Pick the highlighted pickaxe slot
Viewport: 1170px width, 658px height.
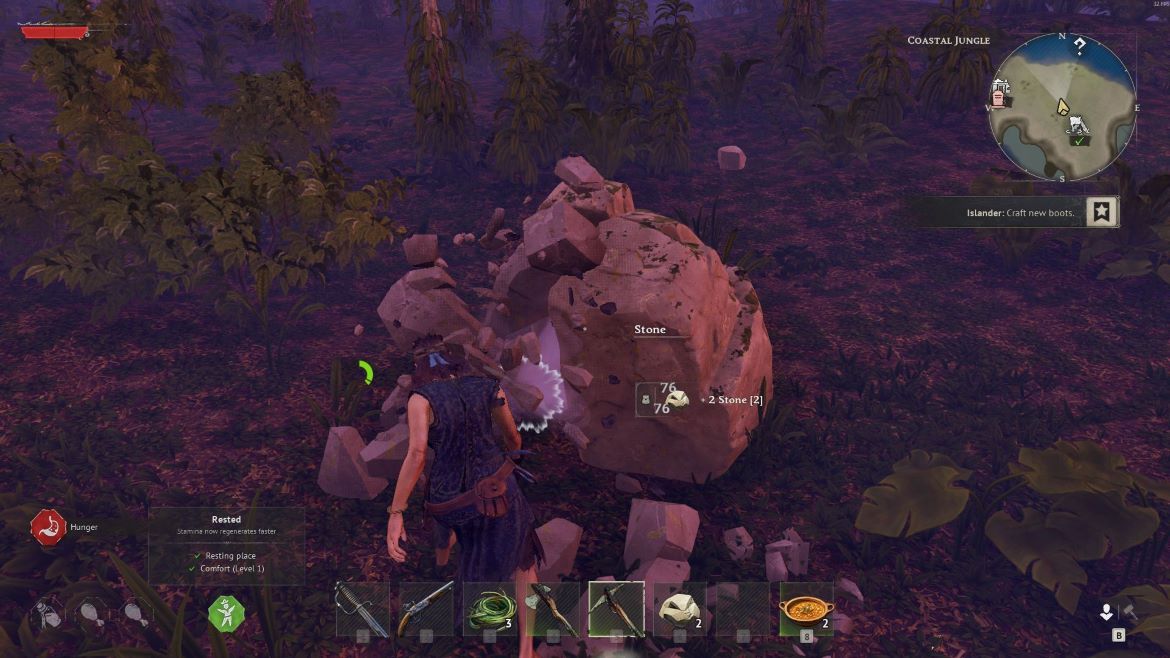pyautogui.click(x=616, y=609)
